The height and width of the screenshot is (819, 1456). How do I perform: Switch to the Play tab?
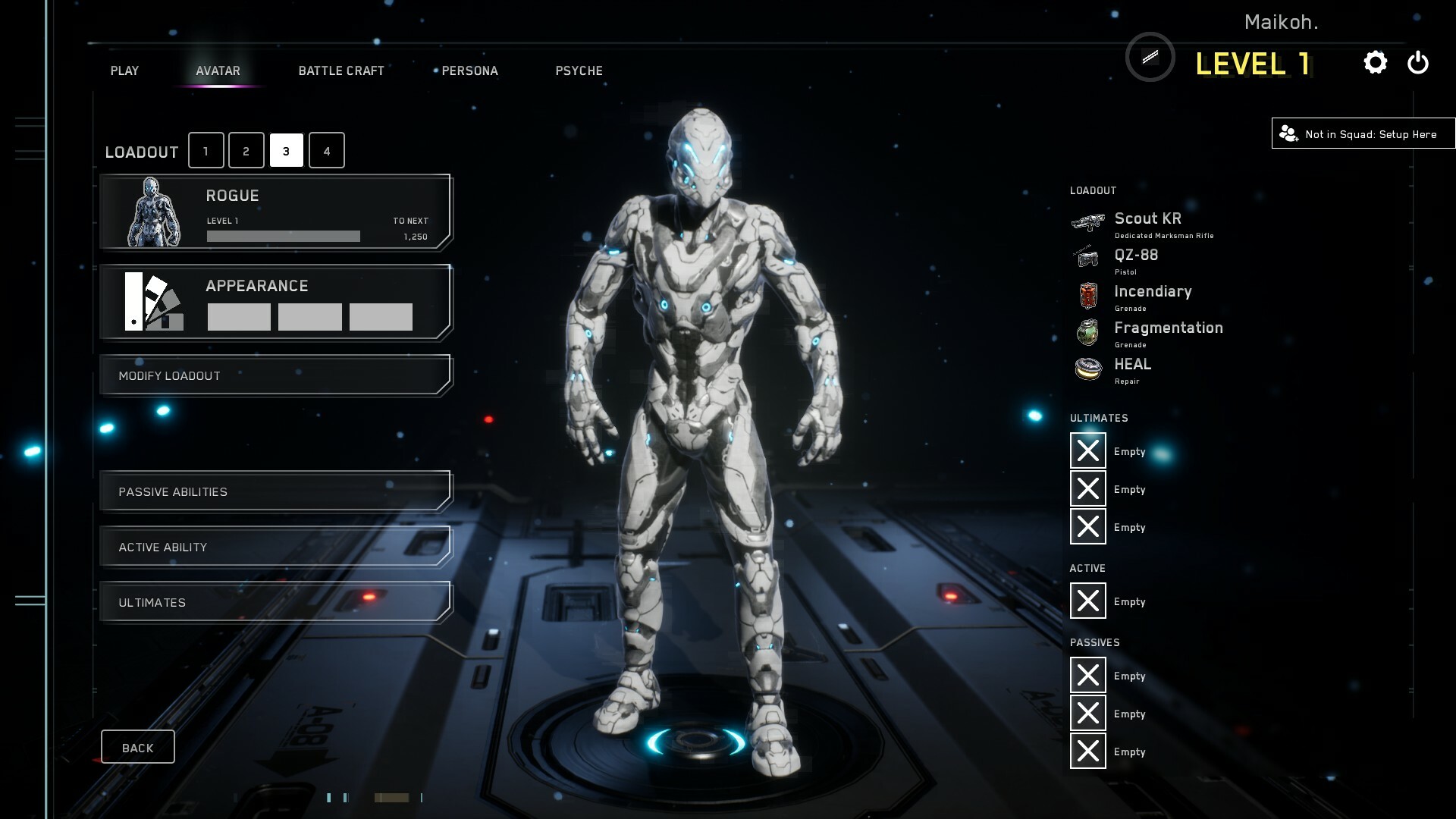[x=124, y=71]
